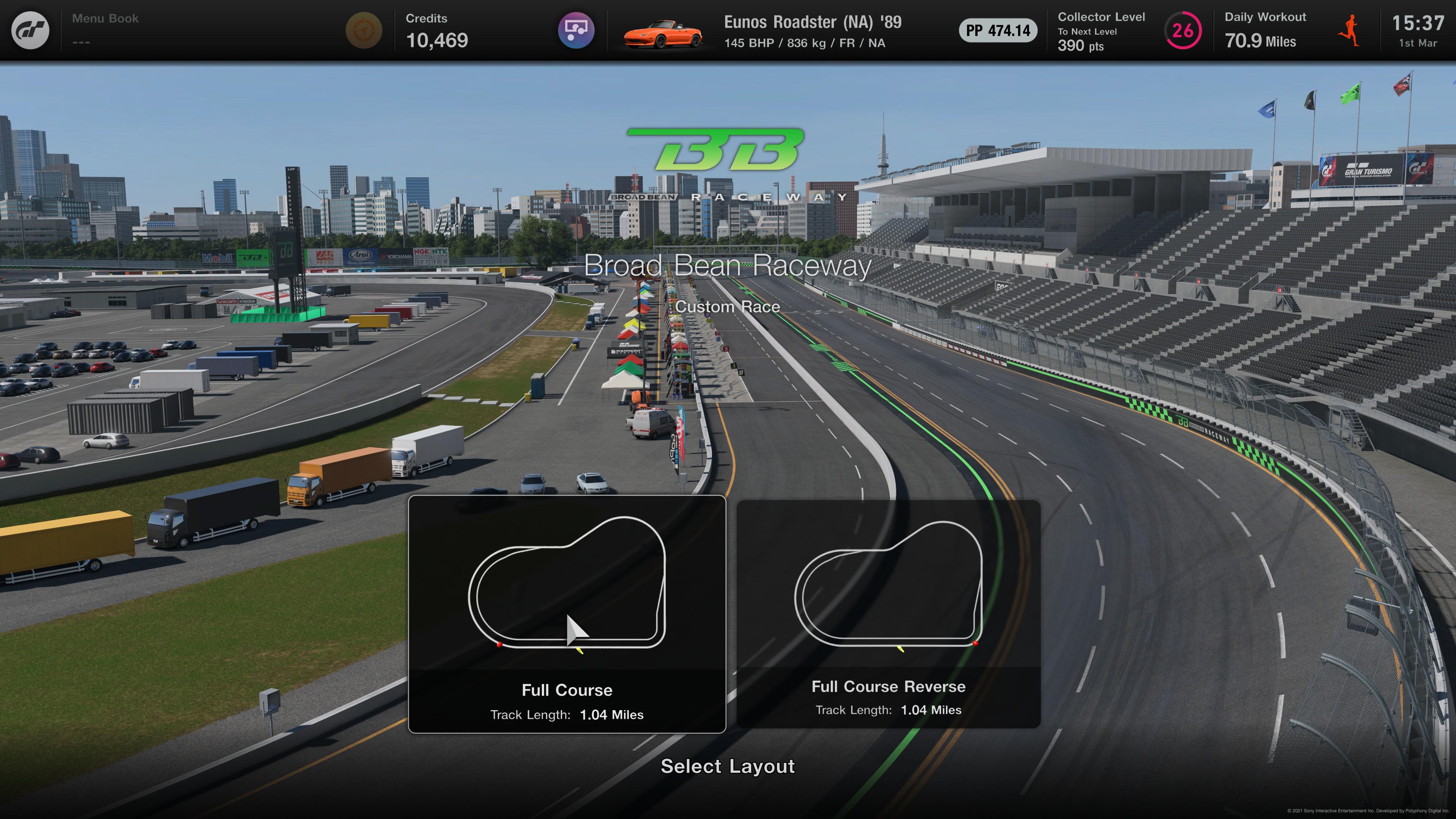The image size is (1456, 819).
Task: Click the credits balance showing 10,469
Action: pos(438,40)
